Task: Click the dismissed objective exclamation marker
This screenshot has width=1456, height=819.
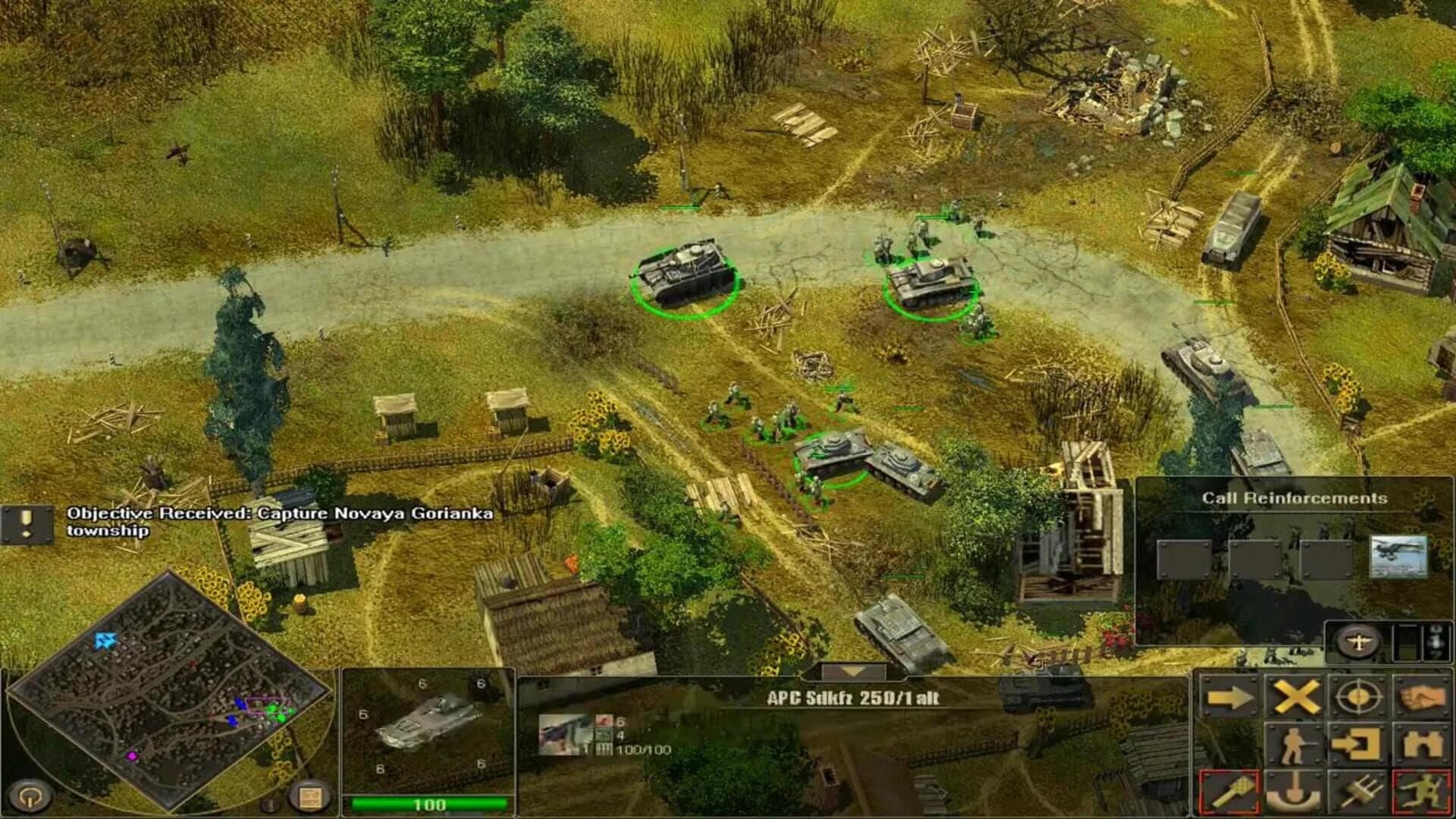Action: (26, 526)
